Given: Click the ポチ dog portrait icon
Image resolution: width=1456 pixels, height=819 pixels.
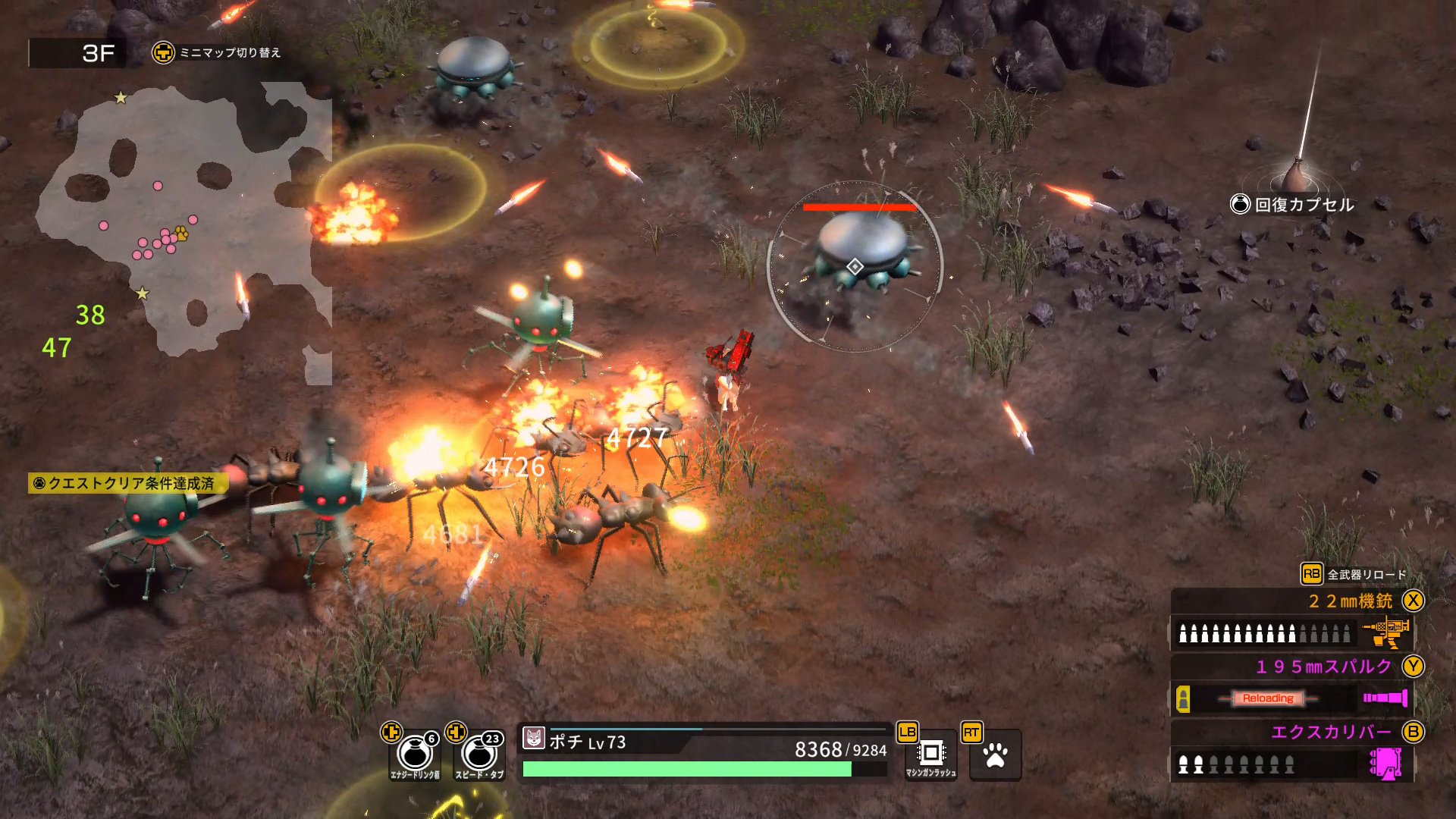Looking at the screenshot, I should (534, 738).
